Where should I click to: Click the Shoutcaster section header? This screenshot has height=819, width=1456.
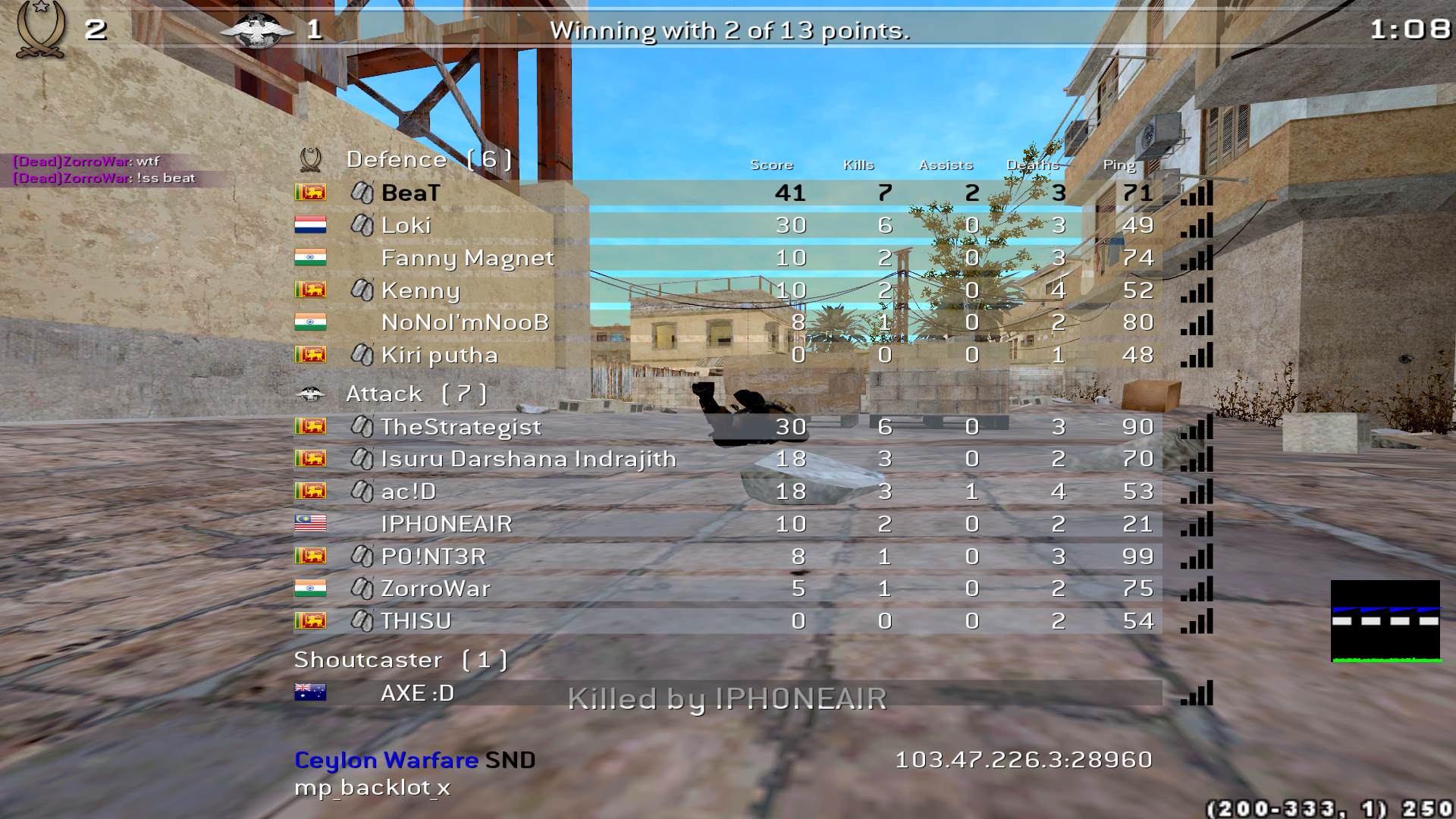[x=400, y=660]
